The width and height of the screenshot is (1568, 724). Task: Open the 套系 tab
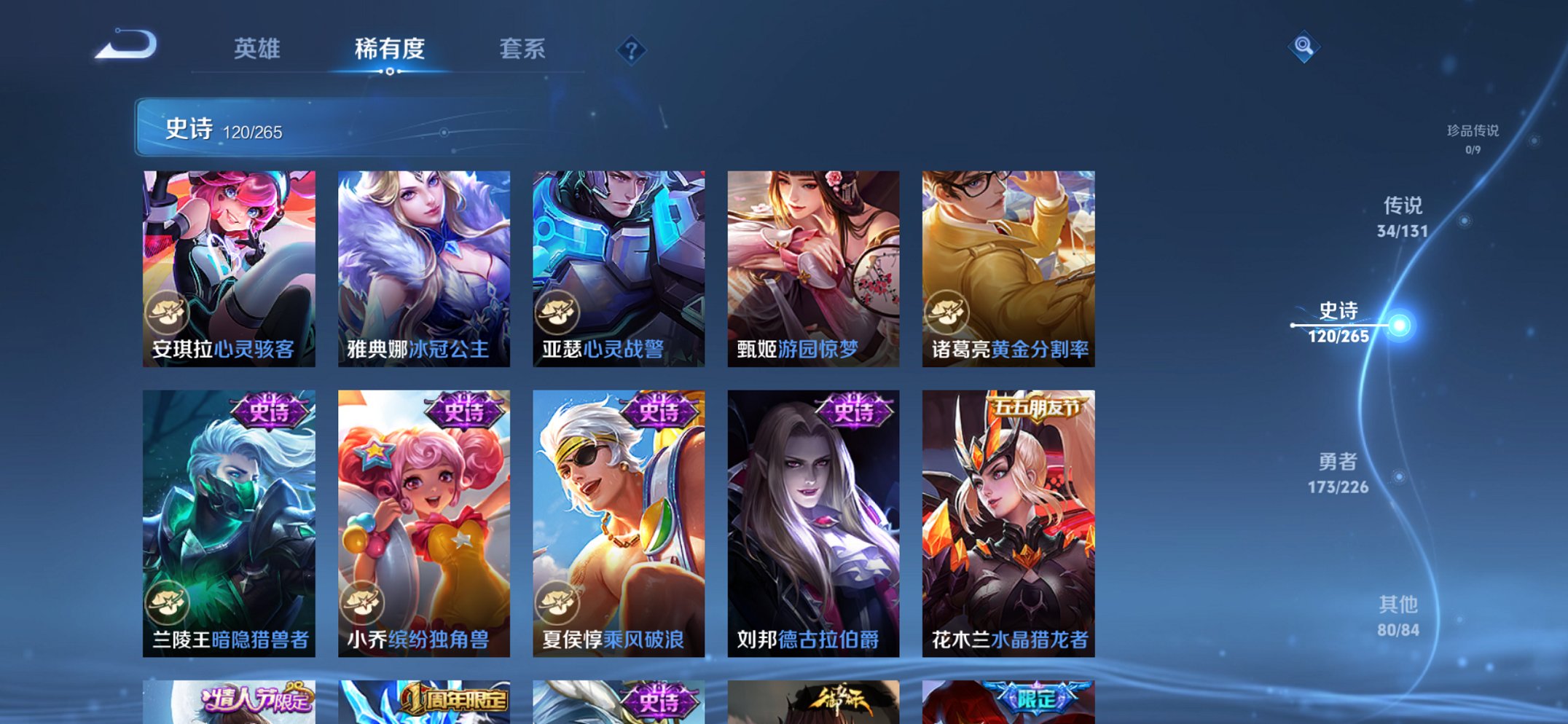tap(523, 48)
